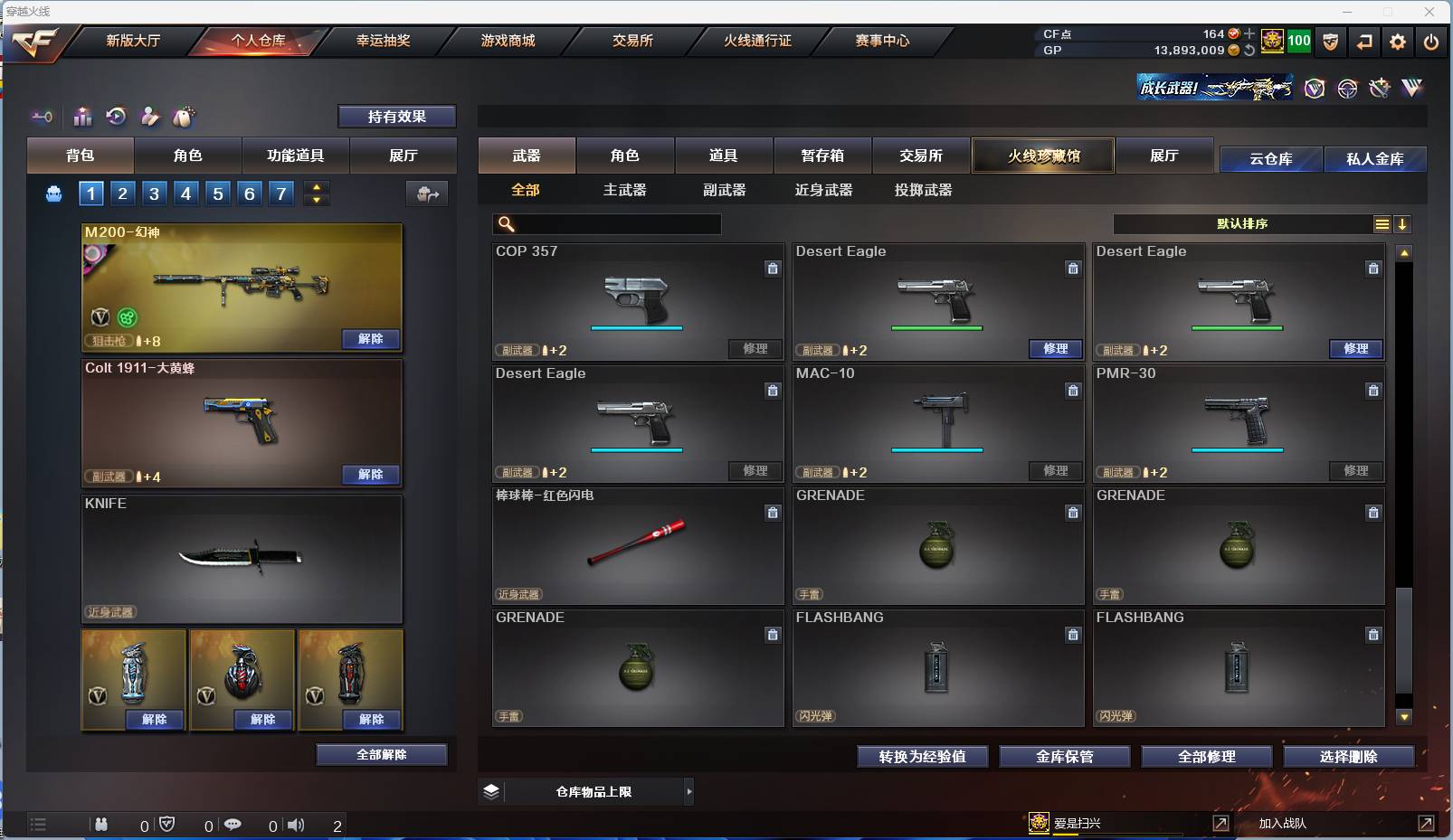The height and width of the screenshot is (840, 1453).
Task: Select backpack page 3
Action: point(154,193)
